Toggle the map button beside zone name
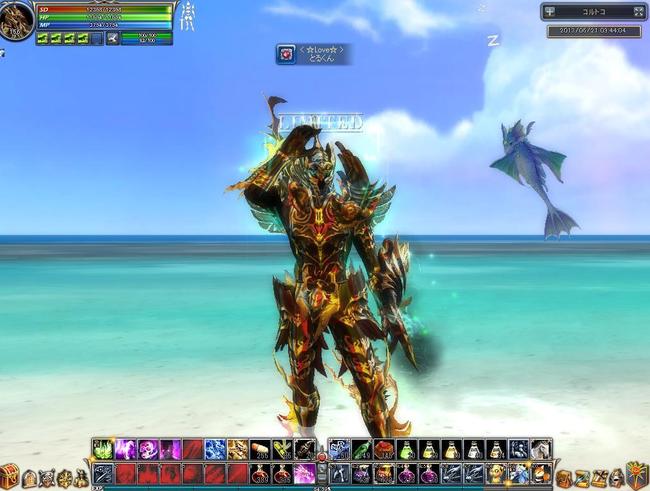The height and width of the screenshot is (491, 650). coord(551,12)
